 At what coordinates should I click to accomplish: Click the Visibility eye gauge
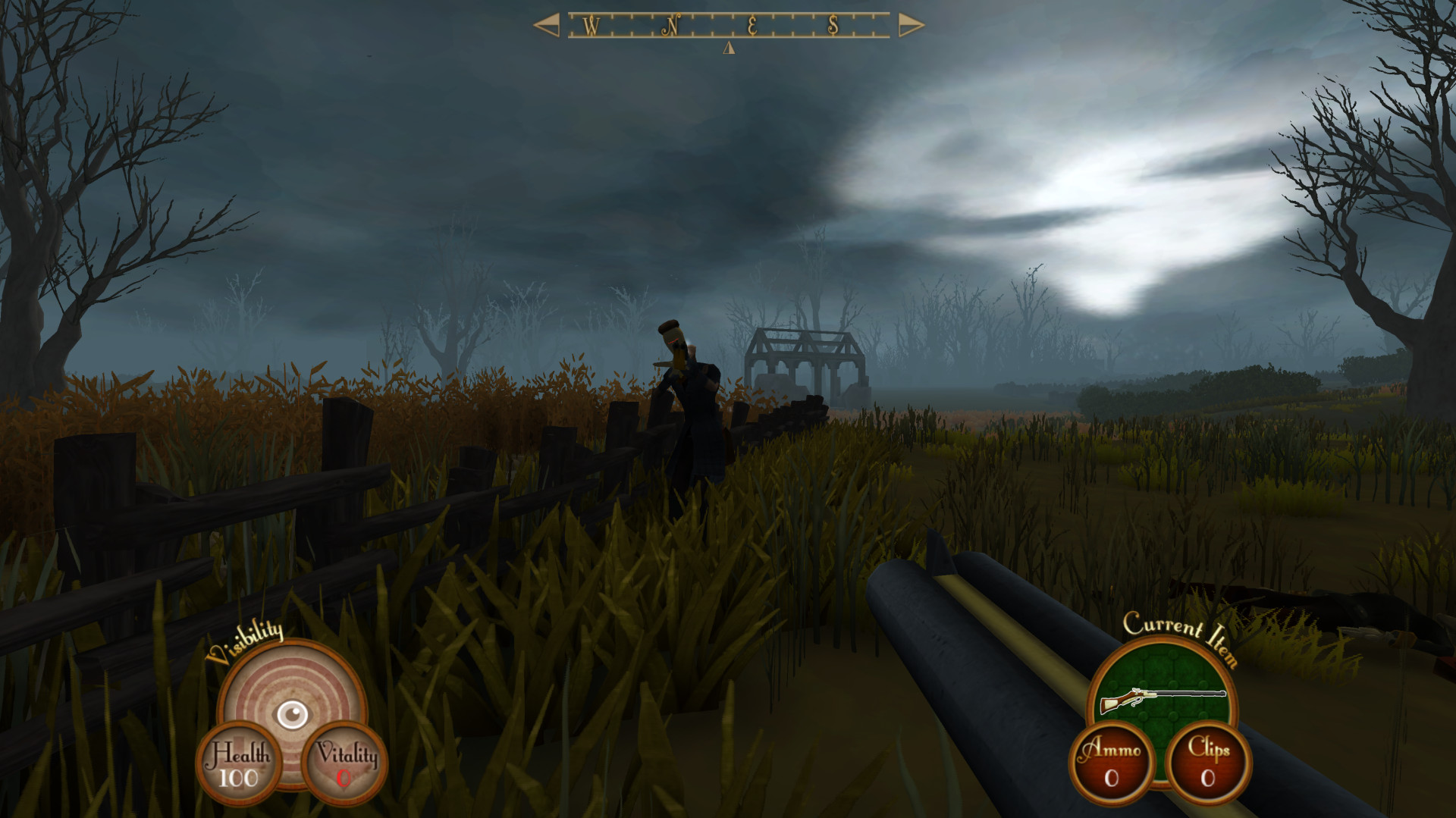click(x=292, y=713)
